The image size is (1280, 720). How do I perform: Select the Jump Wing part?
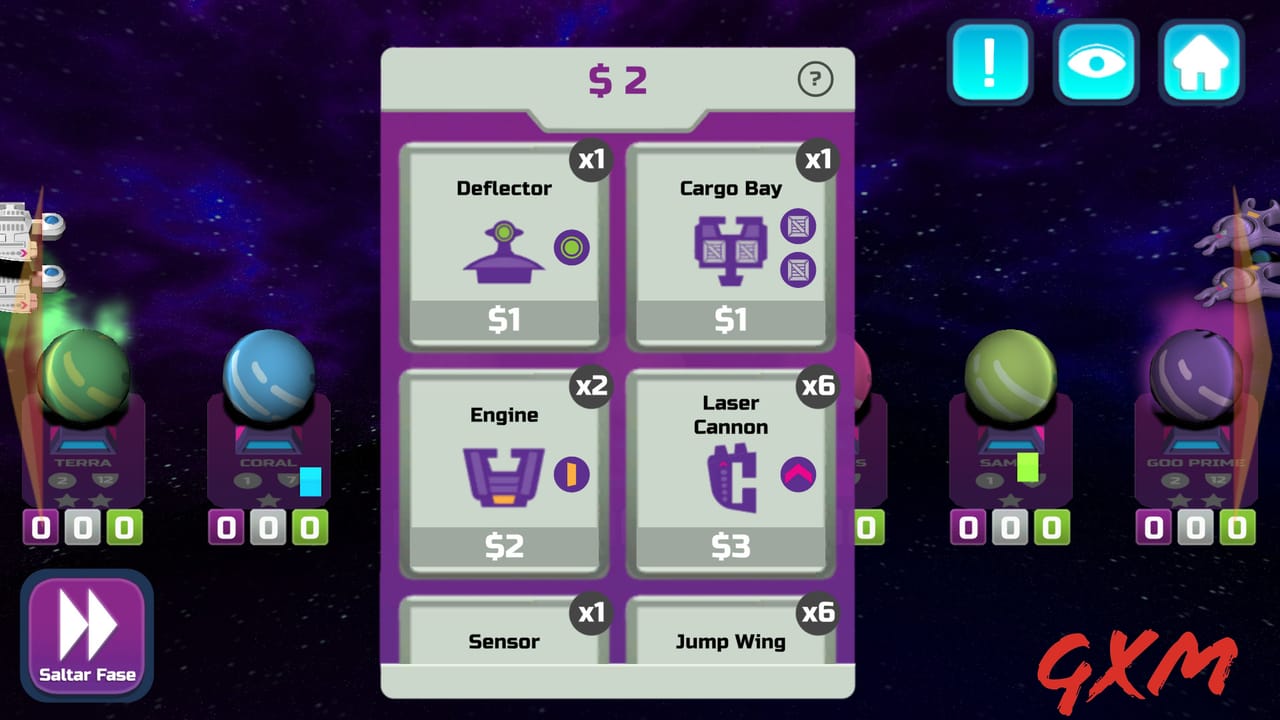731,642
